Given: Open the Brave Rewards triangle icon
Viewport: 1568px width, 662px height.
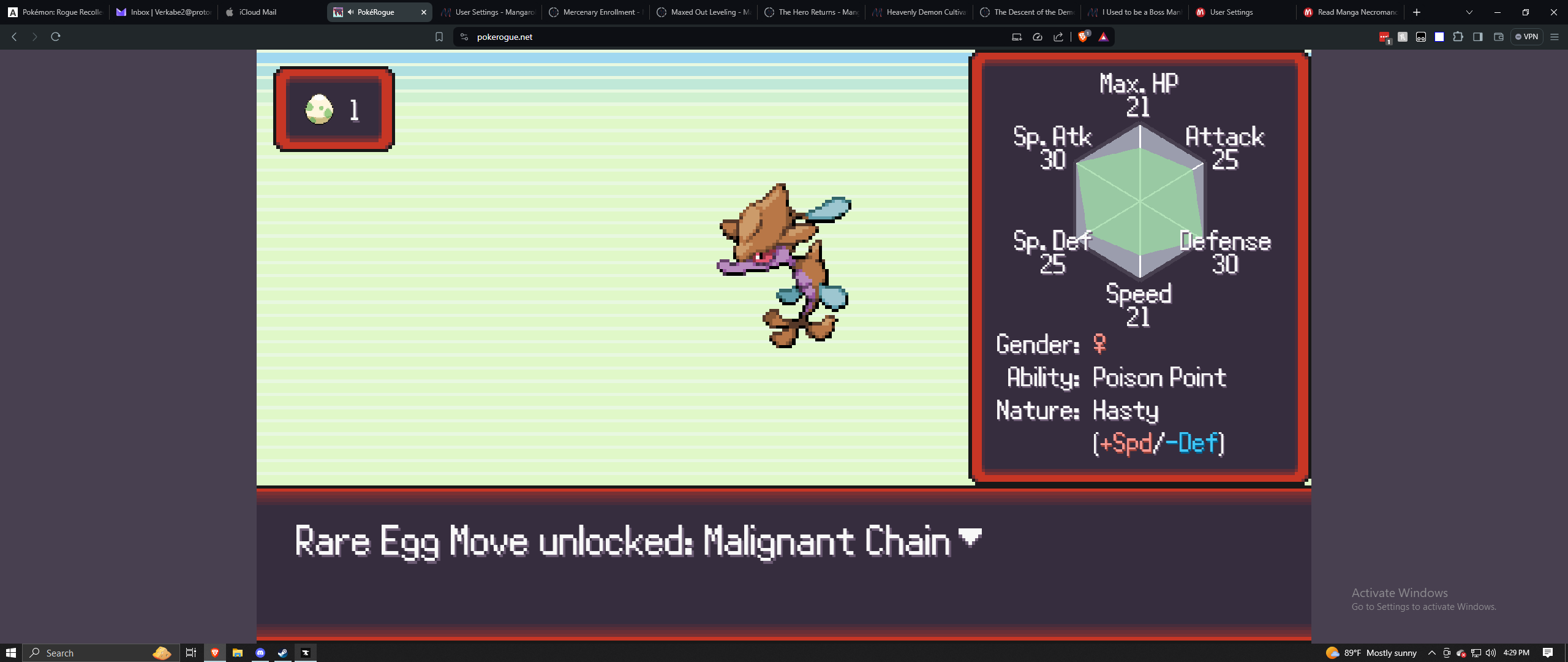Looking at the screenshot, I should click(x=1104, y=37).
